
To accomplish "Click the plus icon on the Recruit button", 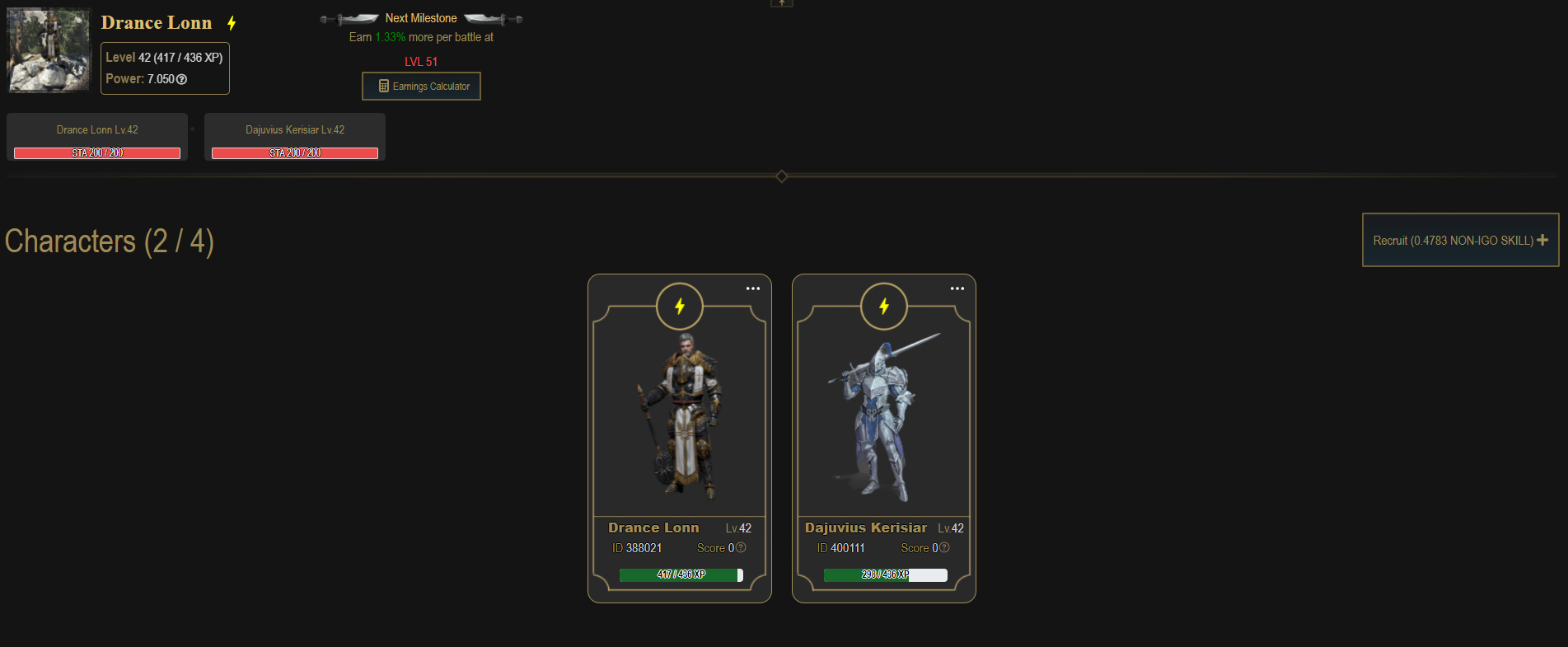I will click(1542, 239).
